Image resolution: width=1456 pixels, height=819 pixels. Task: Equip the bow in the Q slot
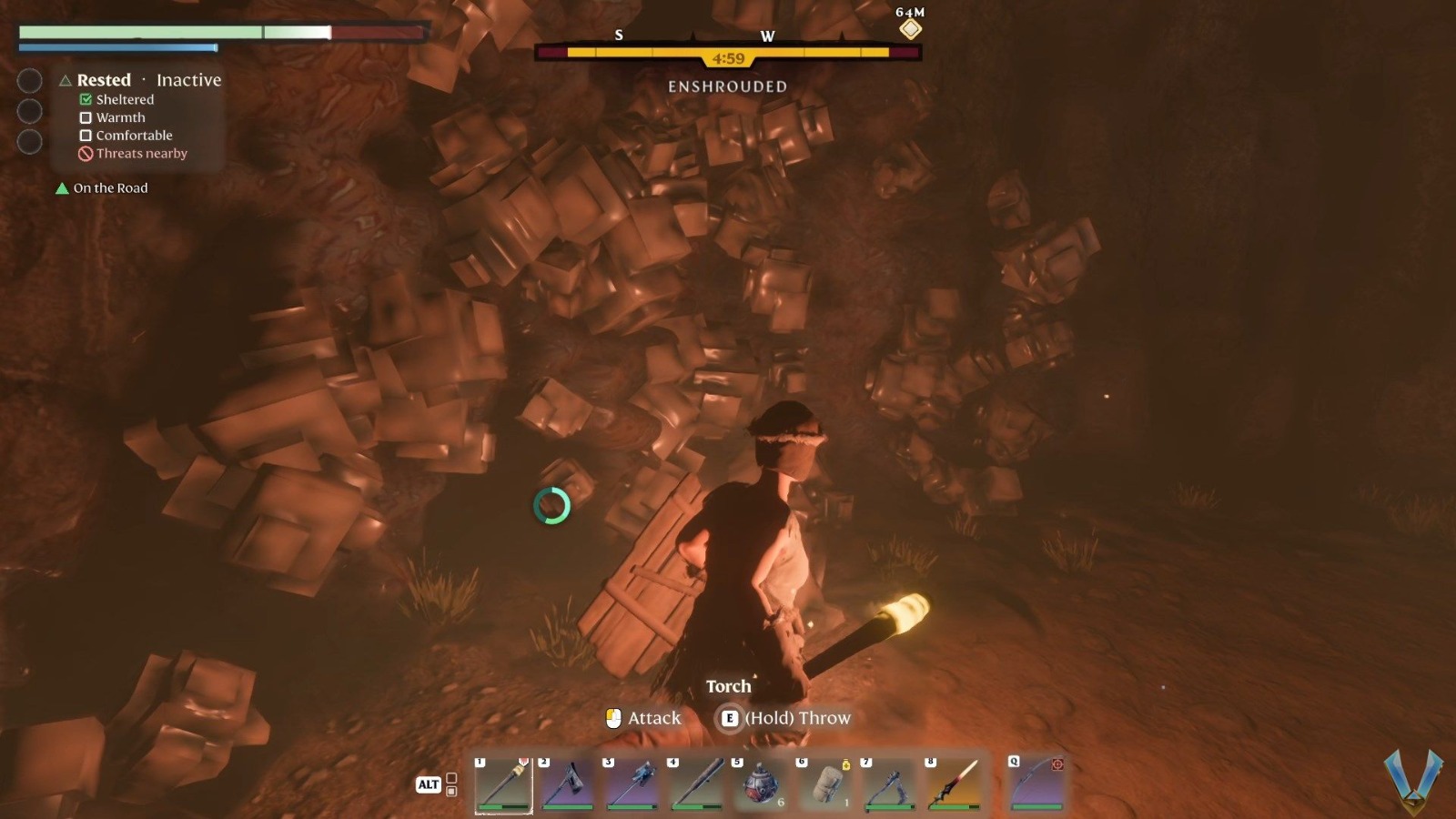point(1036,783)
